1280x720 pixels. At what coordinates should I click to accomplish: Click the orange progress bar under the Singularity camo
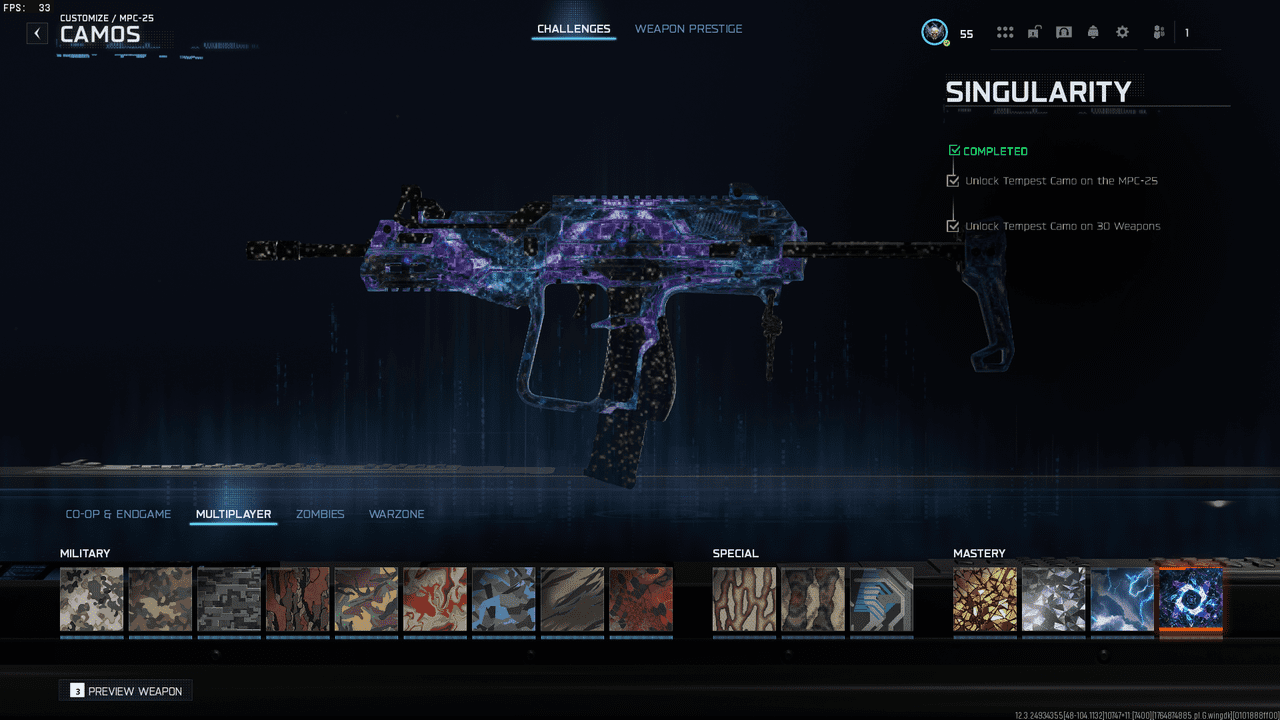pyautogui.click(x=1190, y=631)
